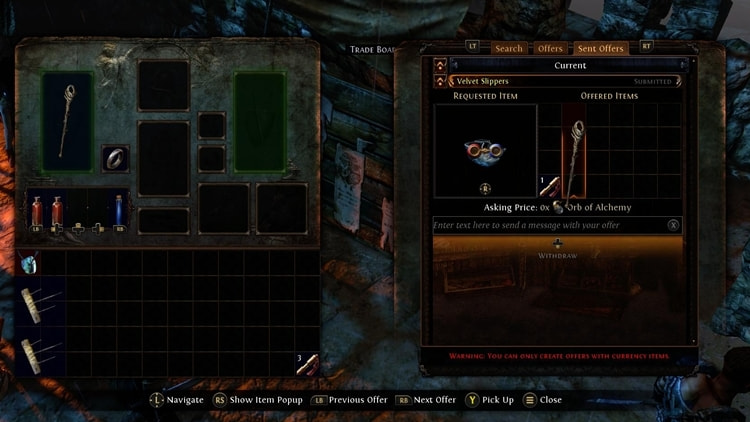The image size is (750, 422).
Task: Click the equipped ring slot
Action: click(x=115, y=159)
